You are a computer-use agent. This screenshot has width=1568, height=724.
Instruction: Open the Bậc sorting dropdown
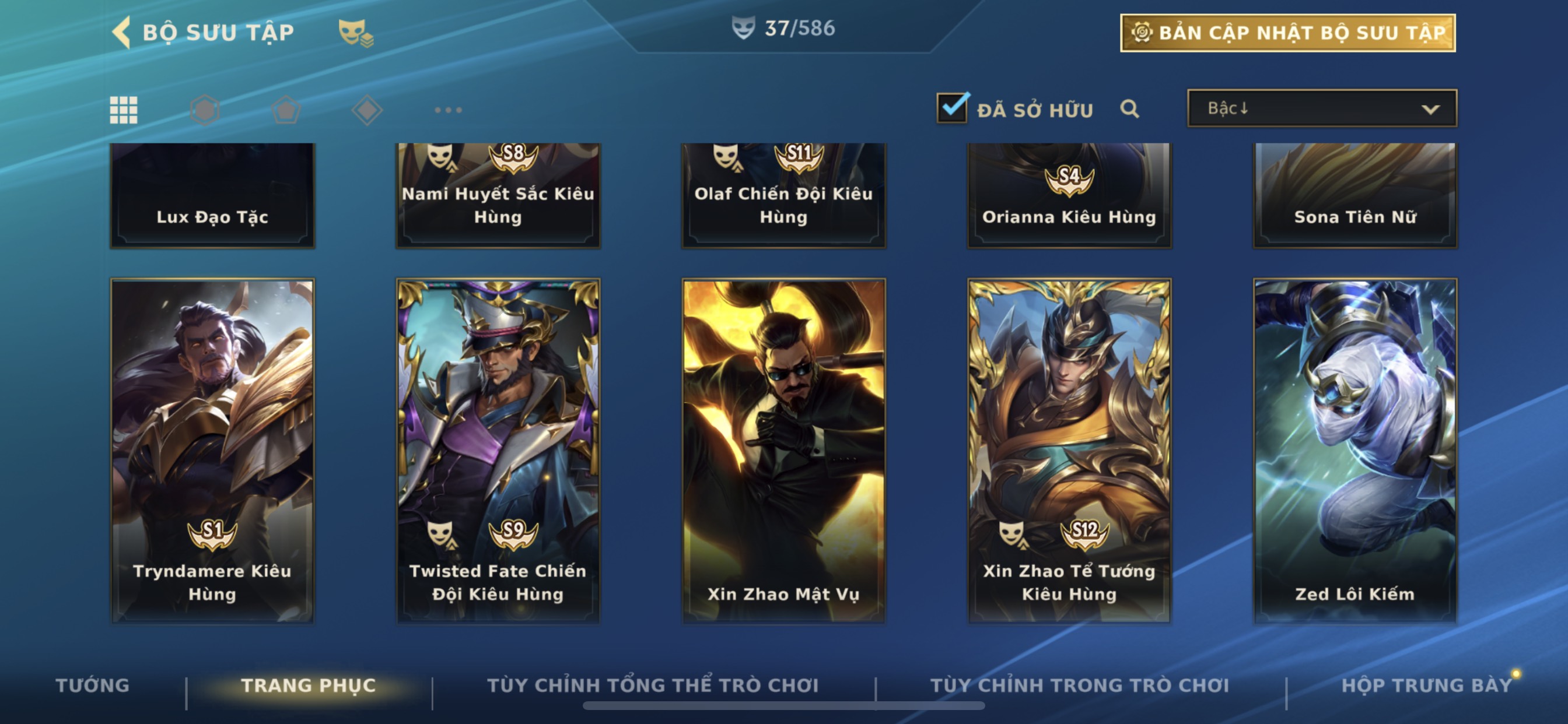[1321, 109]
